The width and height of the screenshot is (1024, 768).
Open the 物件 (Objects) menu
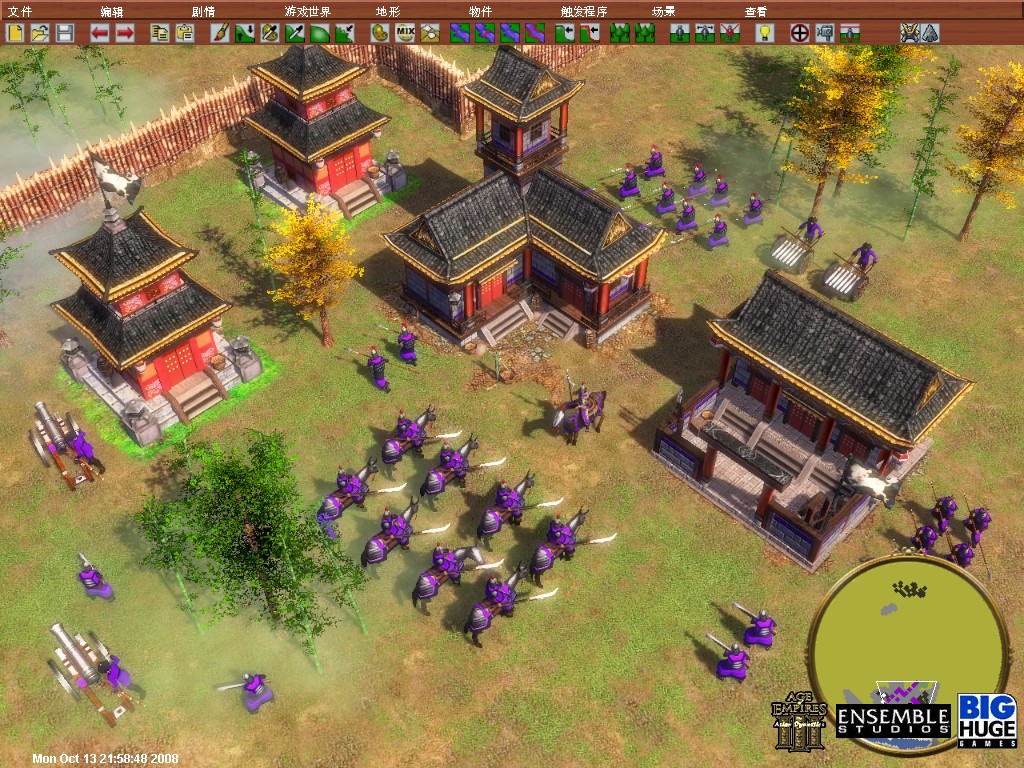480,11
